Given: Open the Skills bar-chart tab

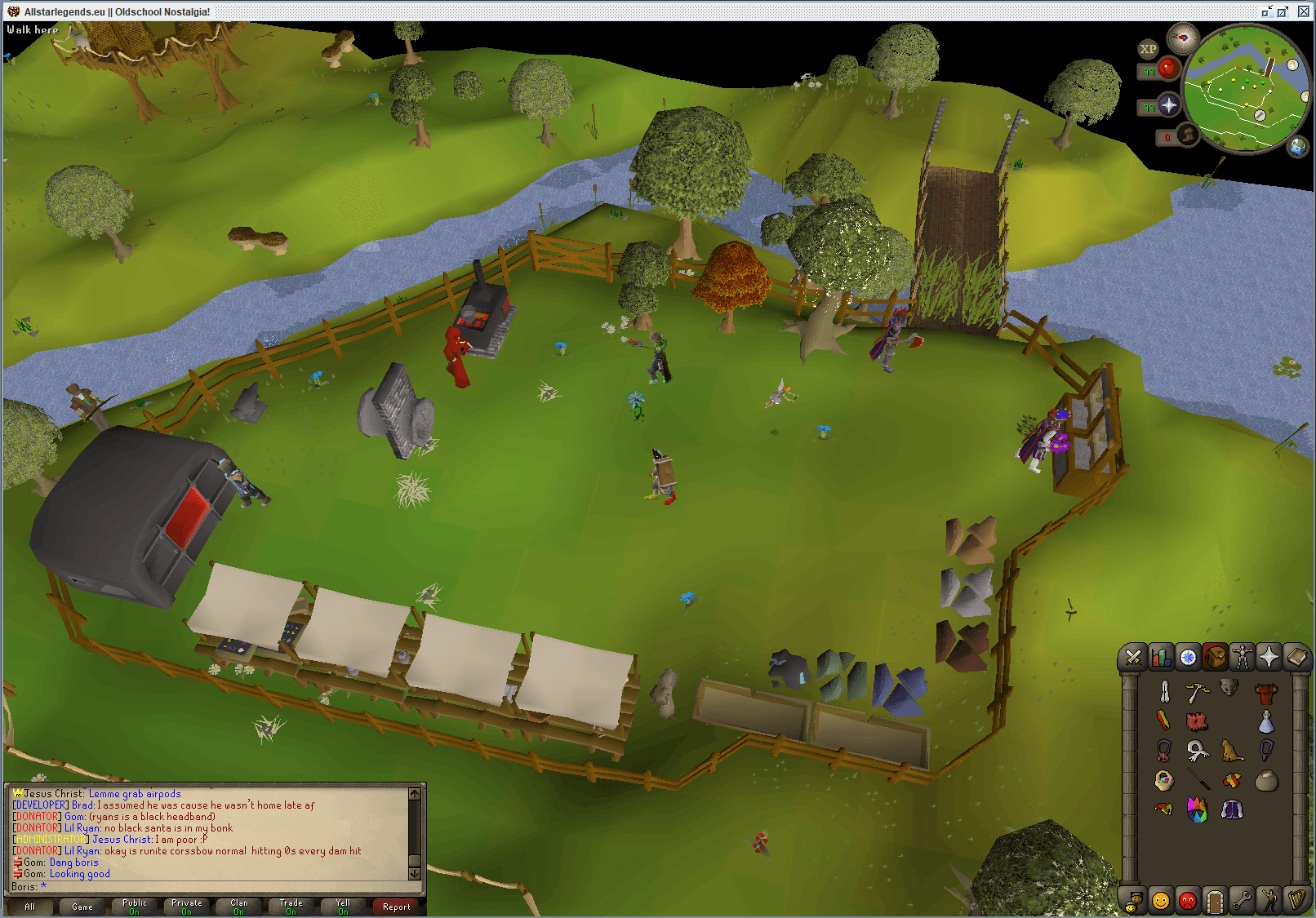Looking at the screenshot, I should click(1160, 657).
